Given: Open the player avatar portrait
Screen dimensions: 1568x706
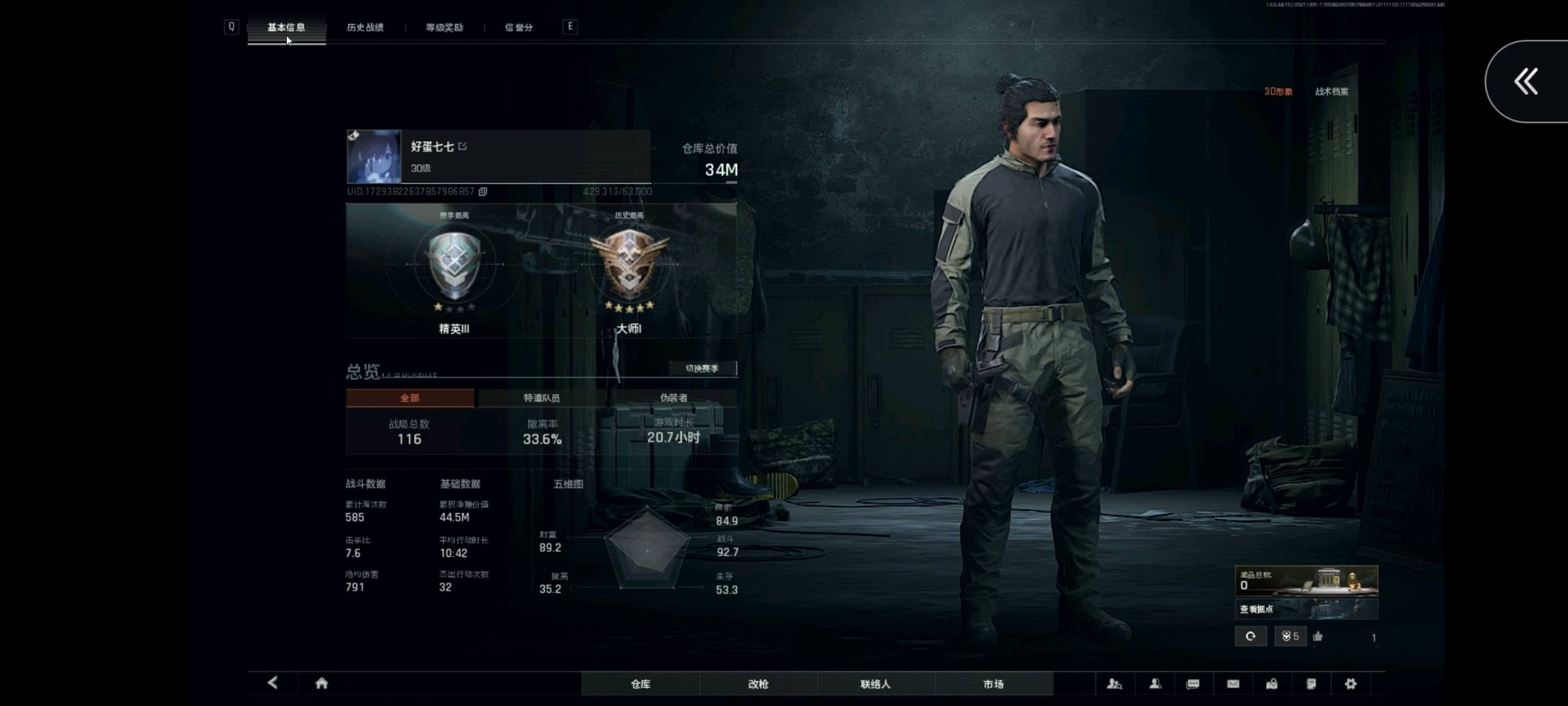Looking at the screenshot, I should (x=374, y=156).
